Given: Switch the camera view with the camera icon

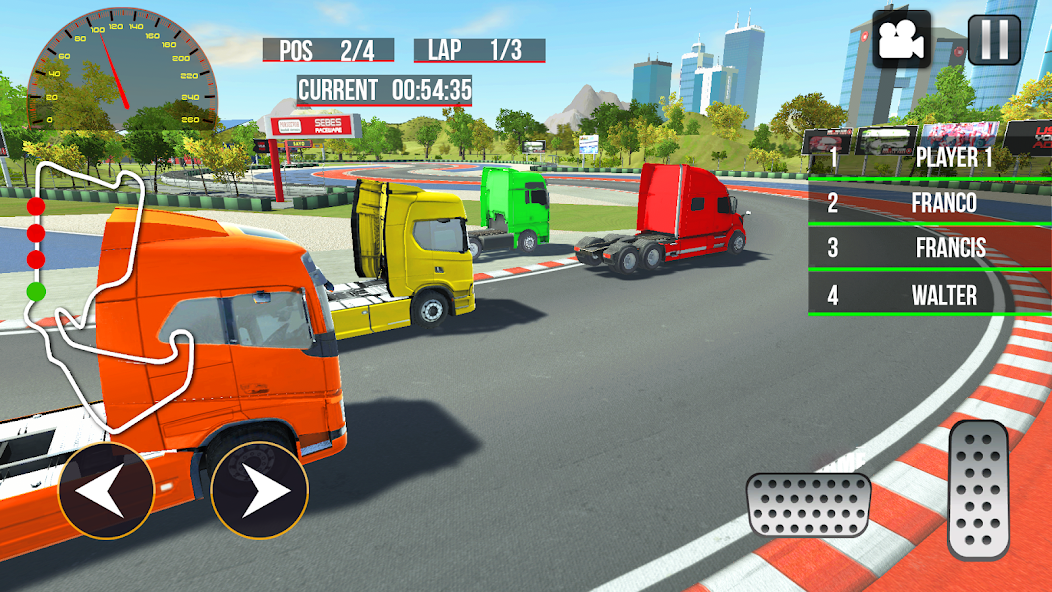Looking at the screenshot, I should point(902,40).
